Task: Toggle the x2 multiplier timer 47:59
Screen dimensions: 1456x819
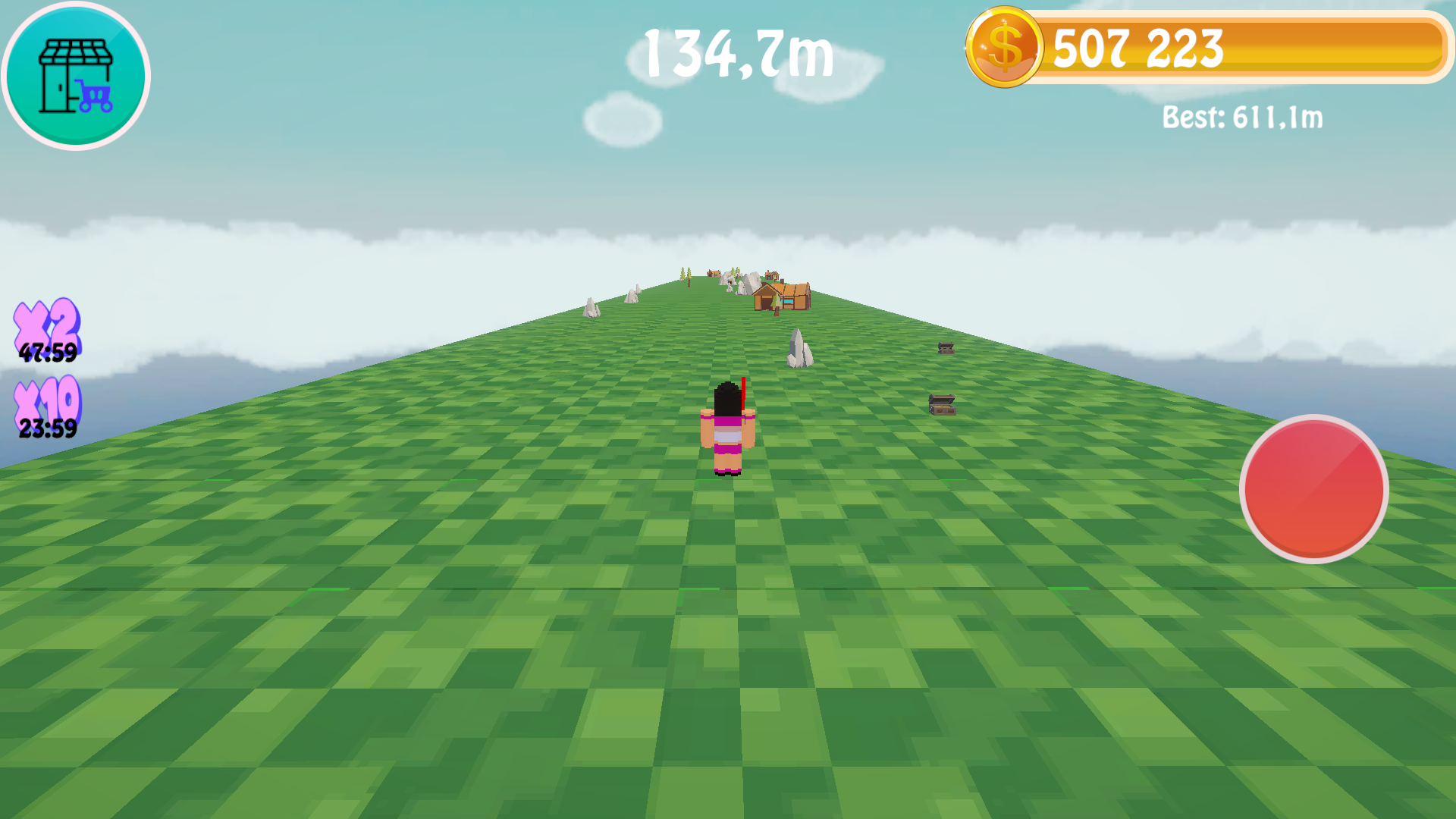Action: (47, 351)
